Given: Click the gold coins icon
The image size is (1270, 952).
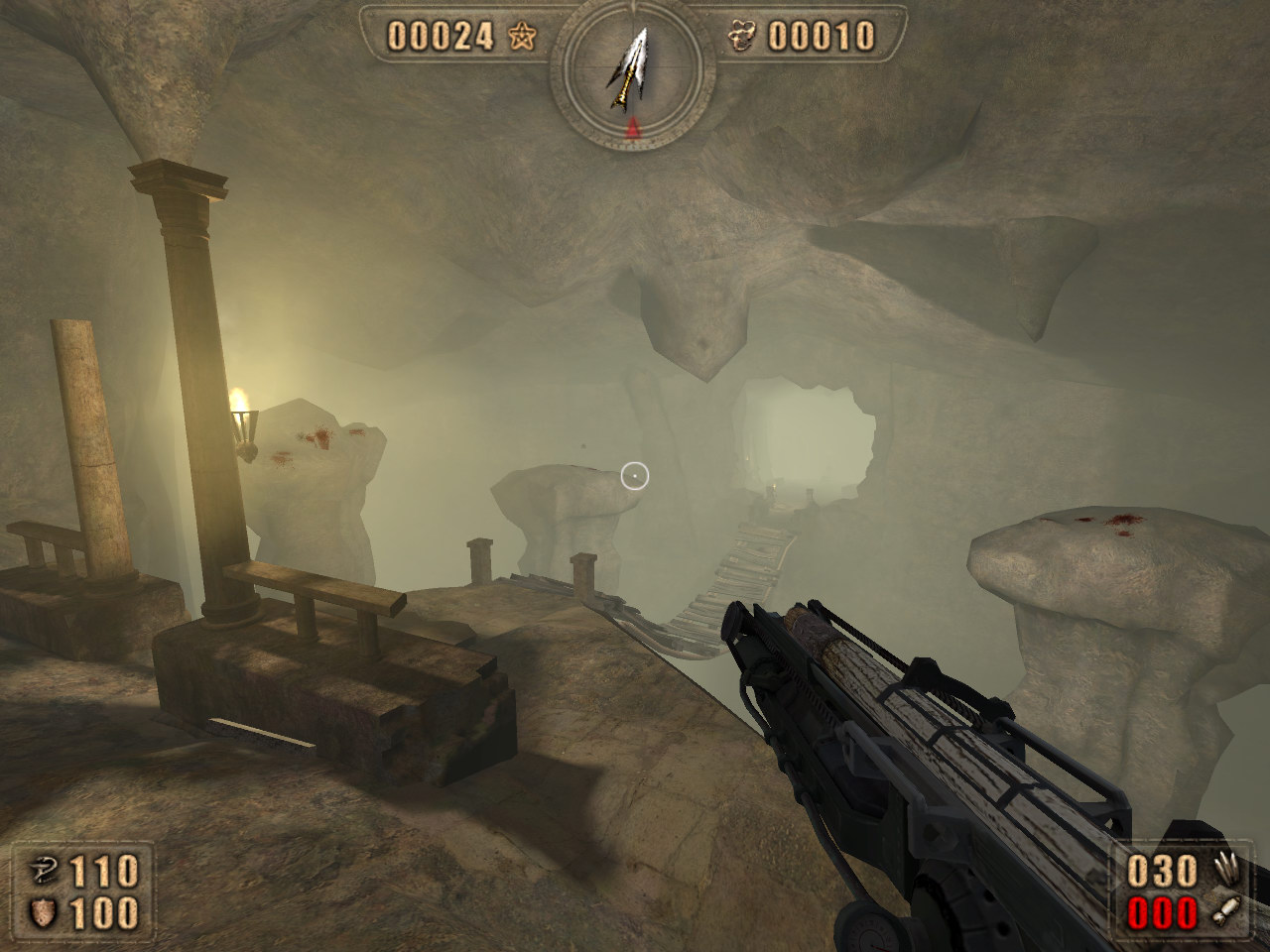Looking at the screenshot, I should click(x=741, y=38).
